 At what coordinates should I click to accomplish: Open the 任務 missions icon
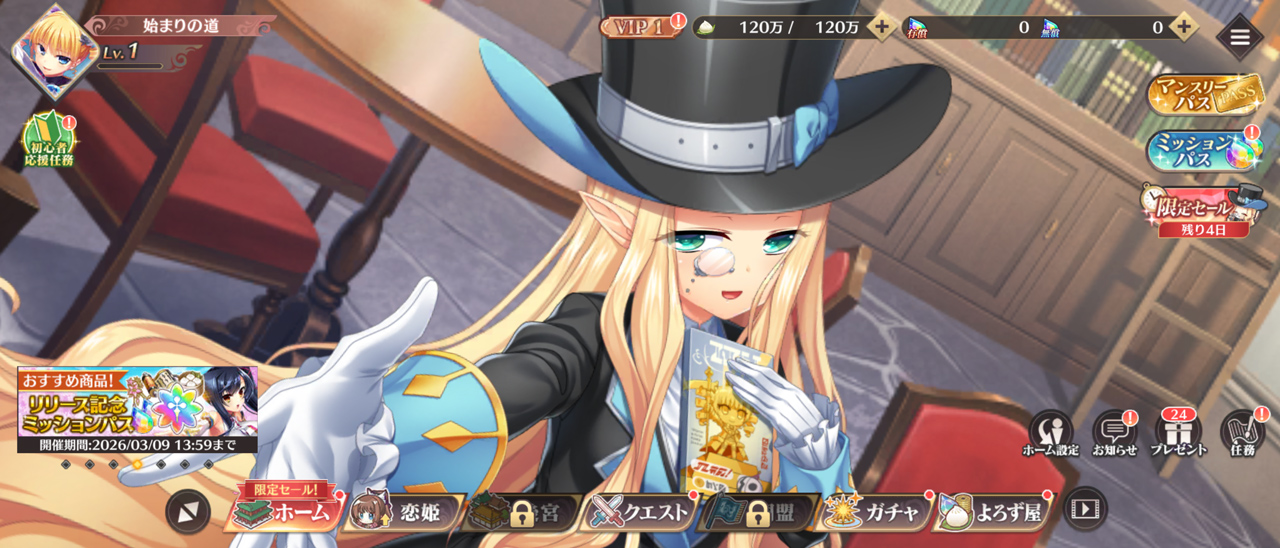point(1243,433)
